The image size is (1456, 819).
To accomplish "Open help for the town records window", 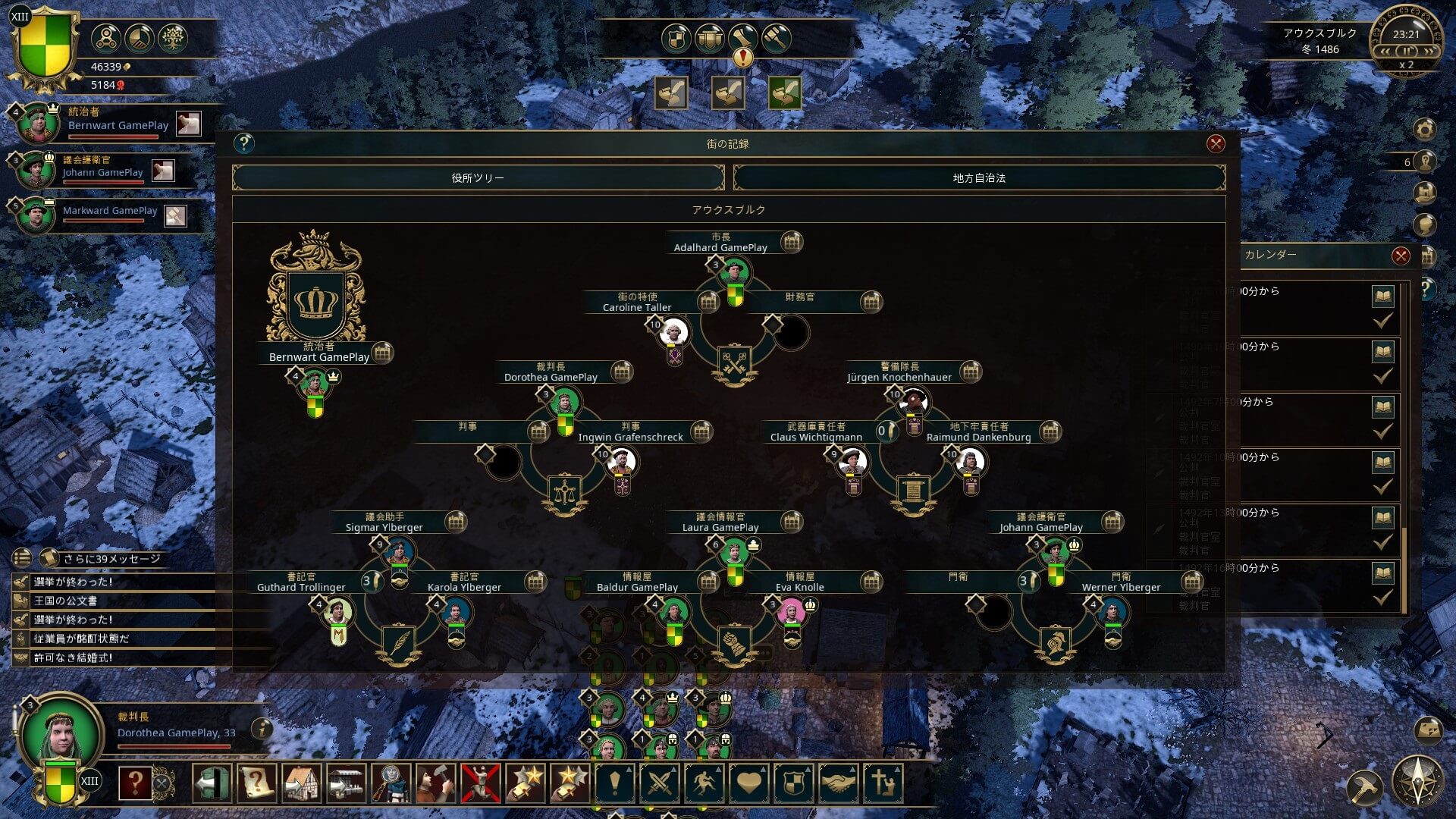I will [243, 143].
